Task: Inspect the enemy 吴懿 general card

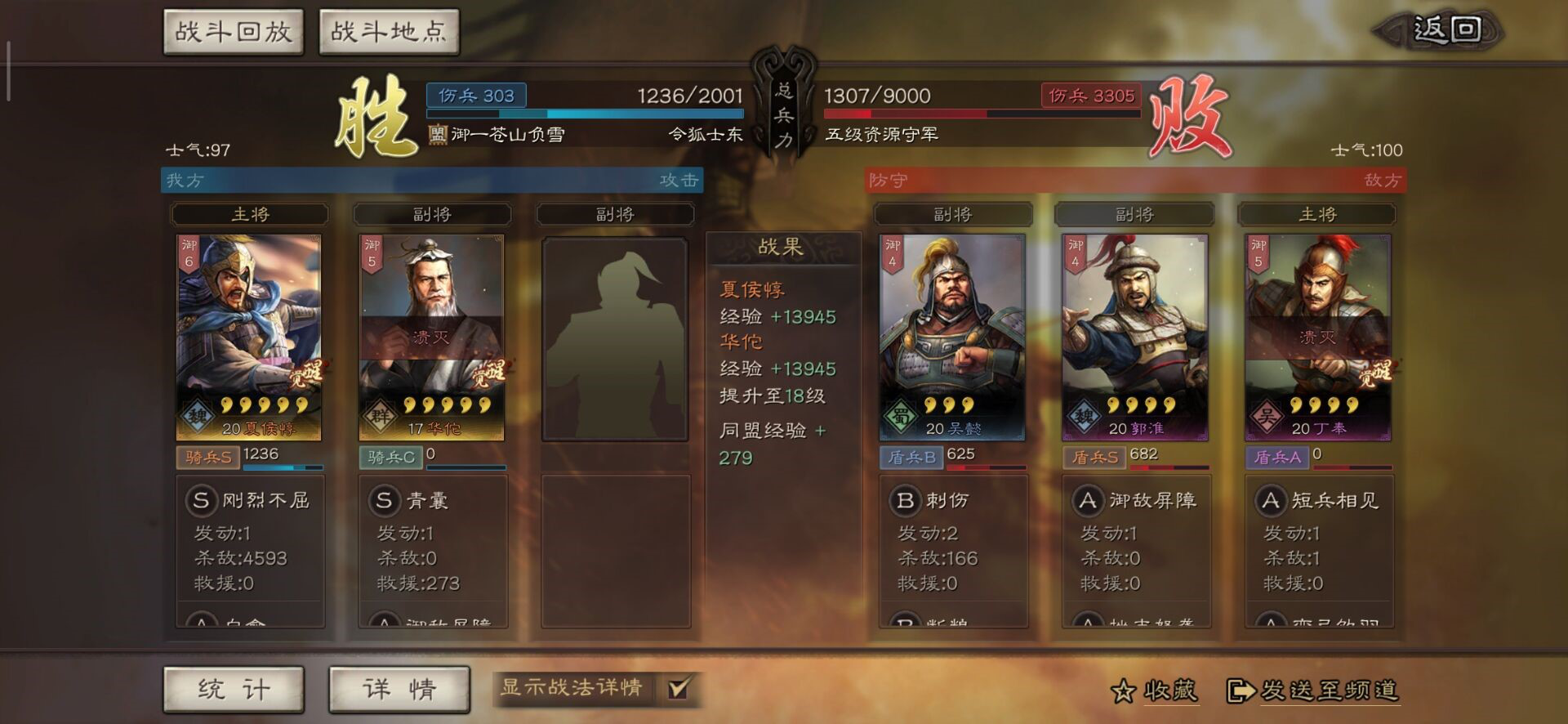Action: pos(952,337)
